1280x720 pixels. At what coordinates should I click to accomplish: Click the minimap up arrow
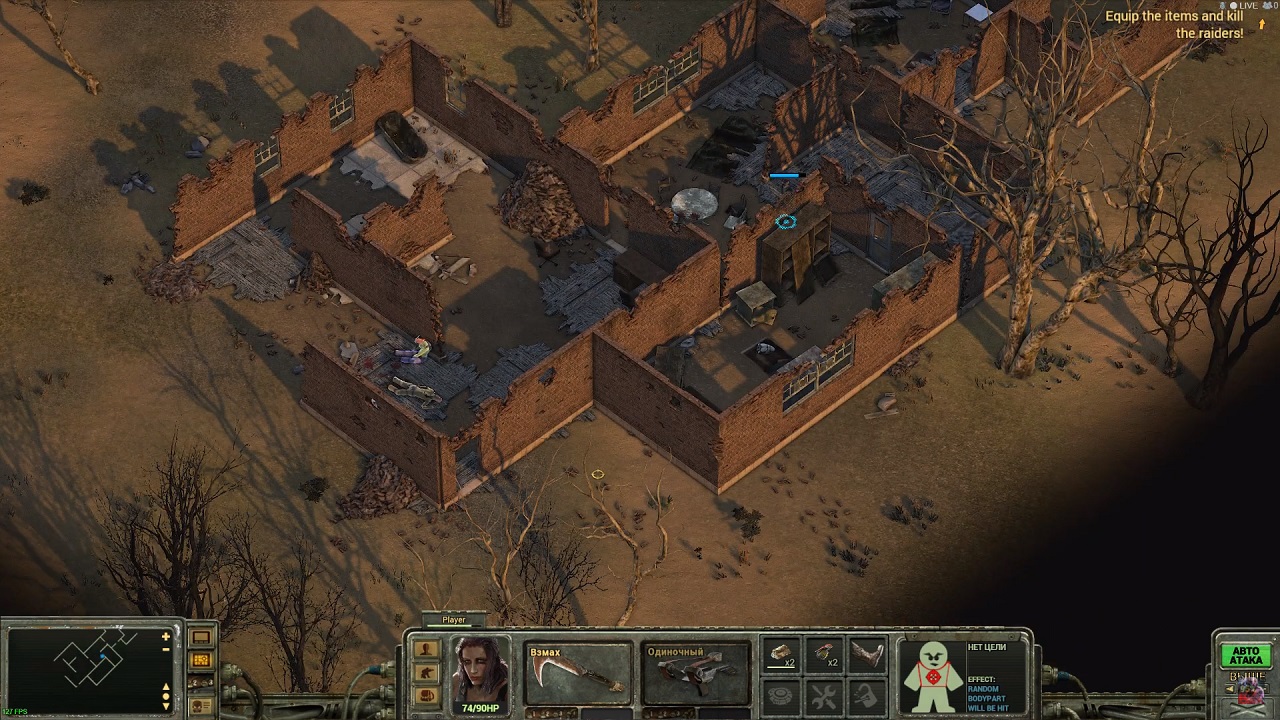(166, 687)
